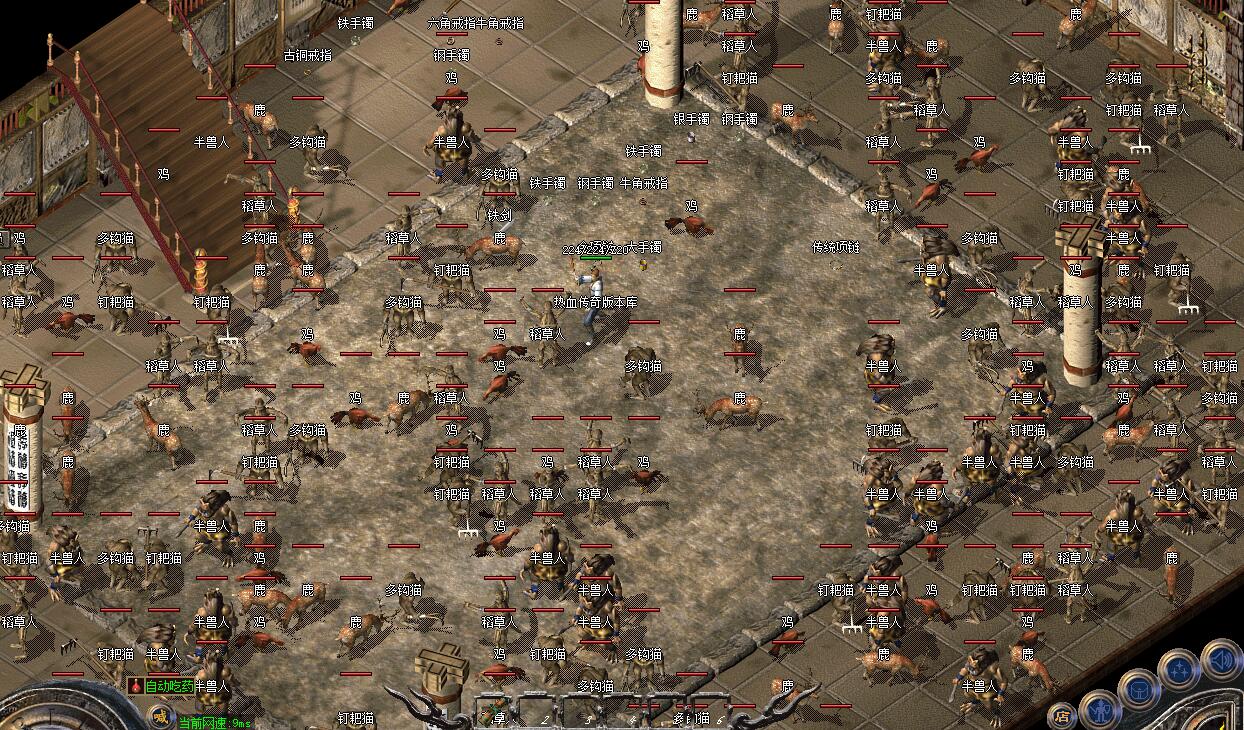The image size is (1244, 730).
Task: Toggle the sound speaker button
Action: point(1220,658)
